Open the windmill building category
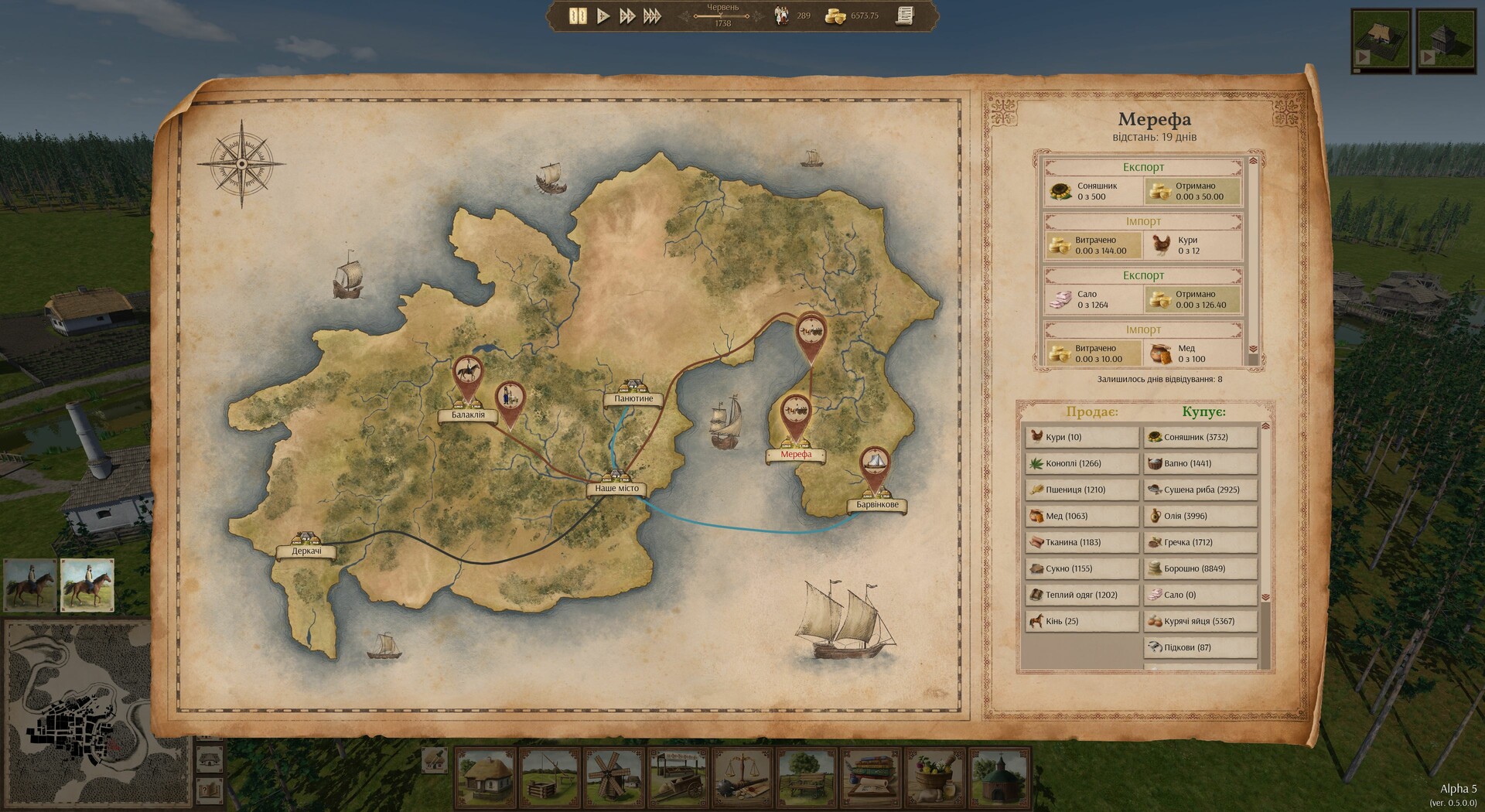Screen dimensions: 1485x812 (614, 776)
